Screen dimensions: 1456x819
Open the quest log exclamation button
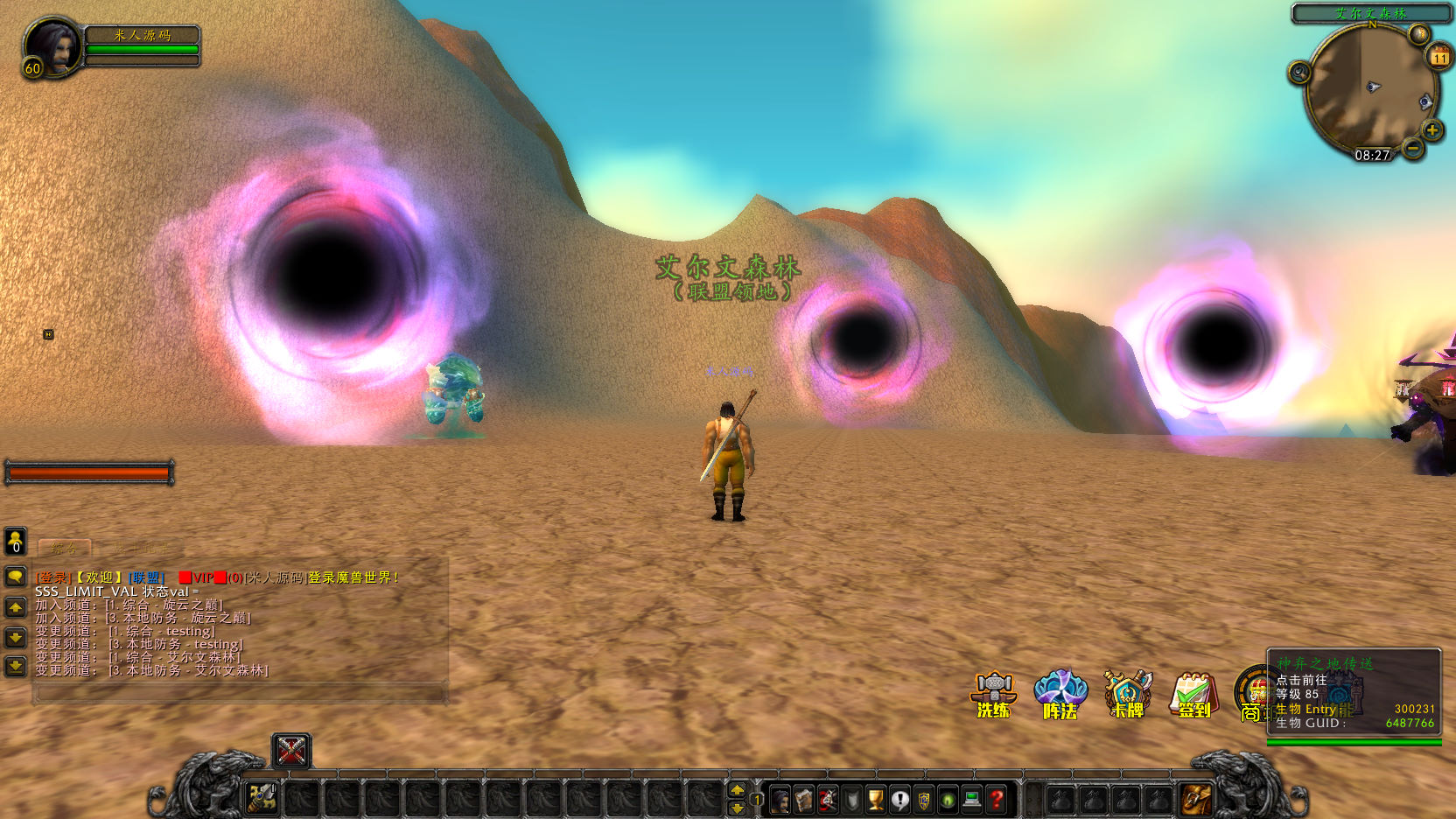point(899,799)
